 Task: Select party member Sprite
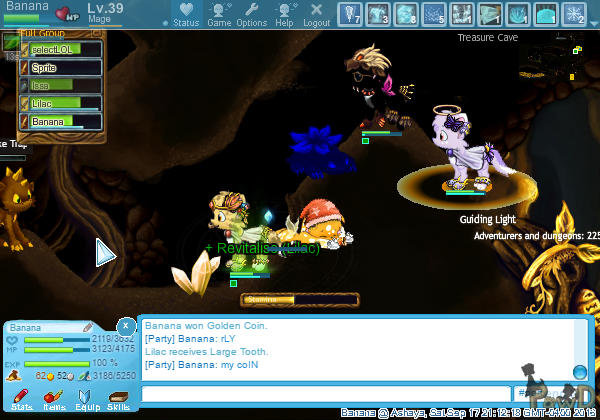[x=61, y=67]
